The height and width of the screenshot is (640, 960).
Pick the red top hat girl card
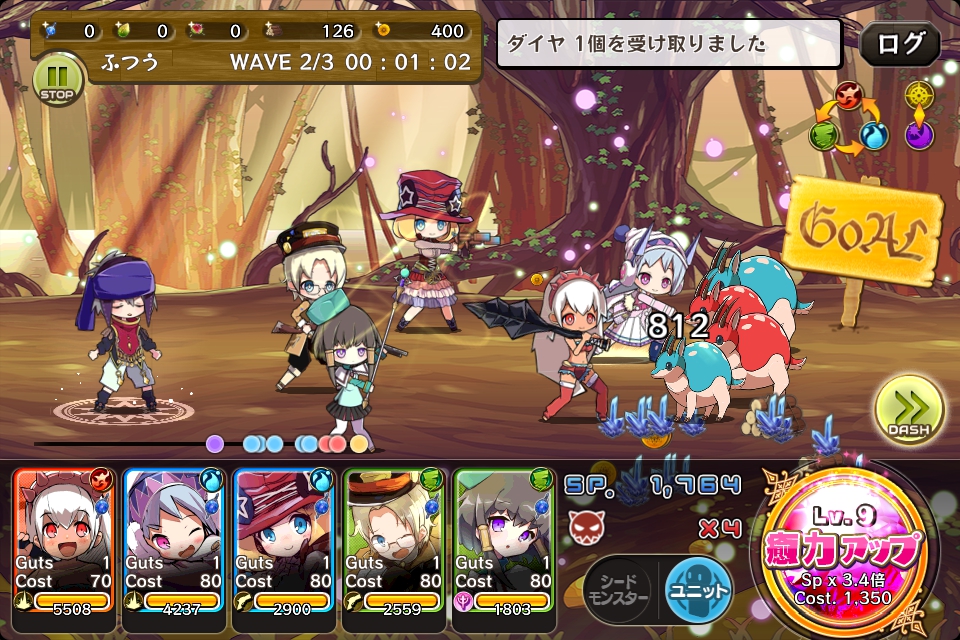coord(283,540)
